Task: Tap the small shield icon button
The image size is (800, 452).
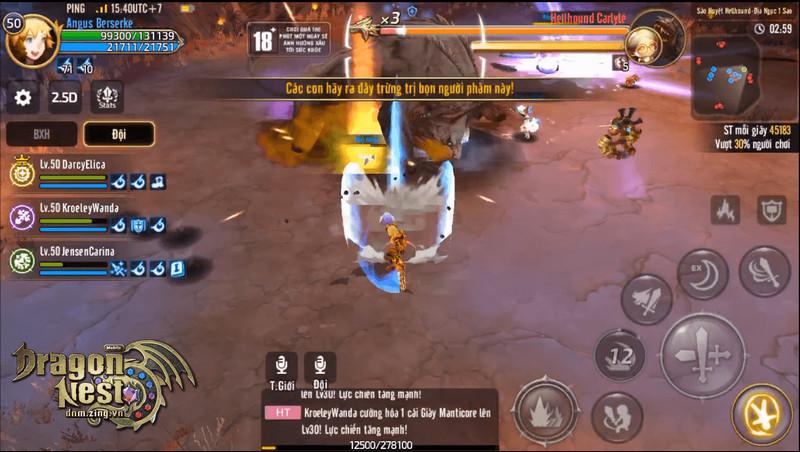Action: point(771,210)
